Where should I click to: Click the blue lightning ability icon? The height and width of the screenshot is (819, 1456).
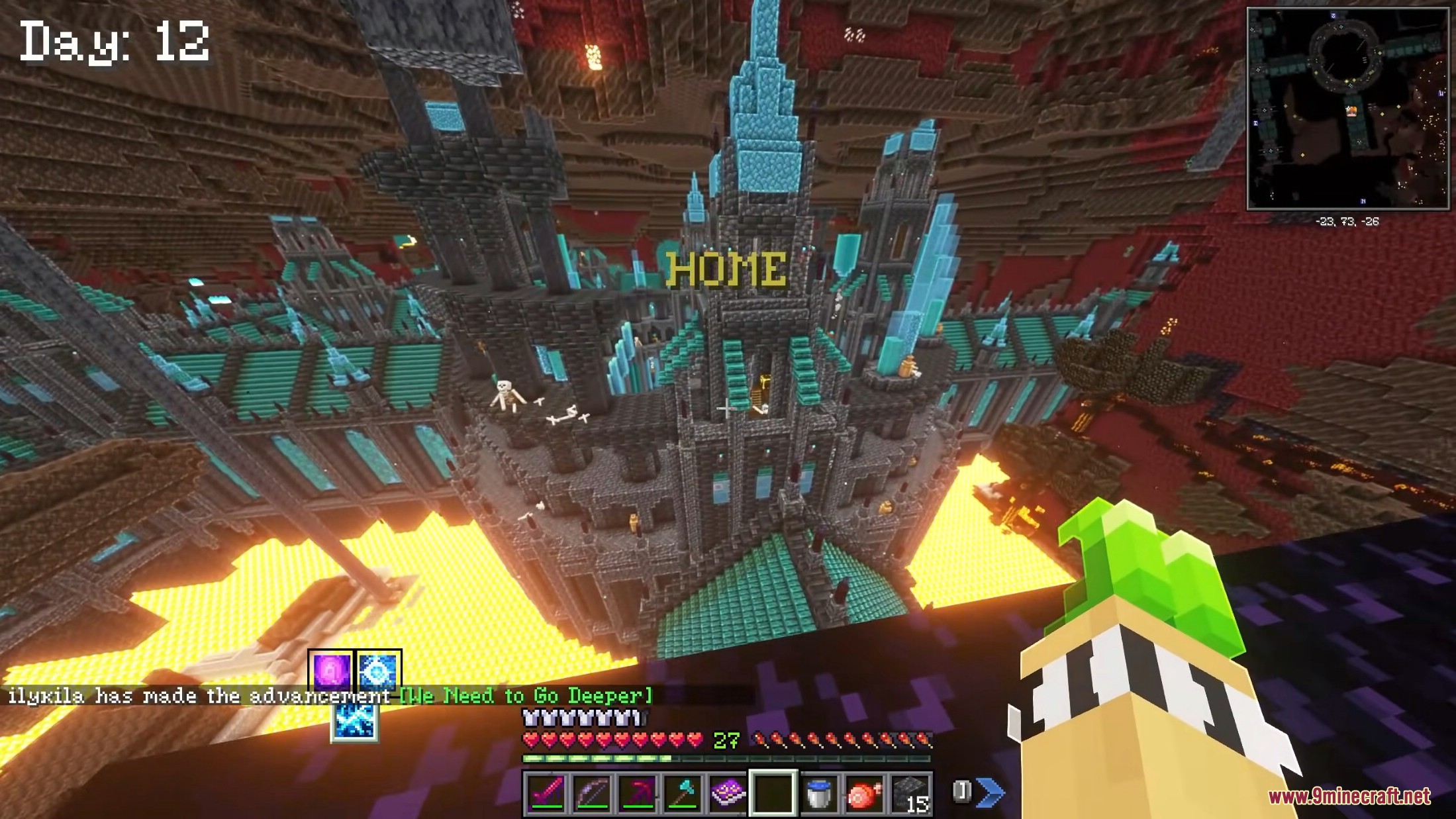click(x=354, y=722)
